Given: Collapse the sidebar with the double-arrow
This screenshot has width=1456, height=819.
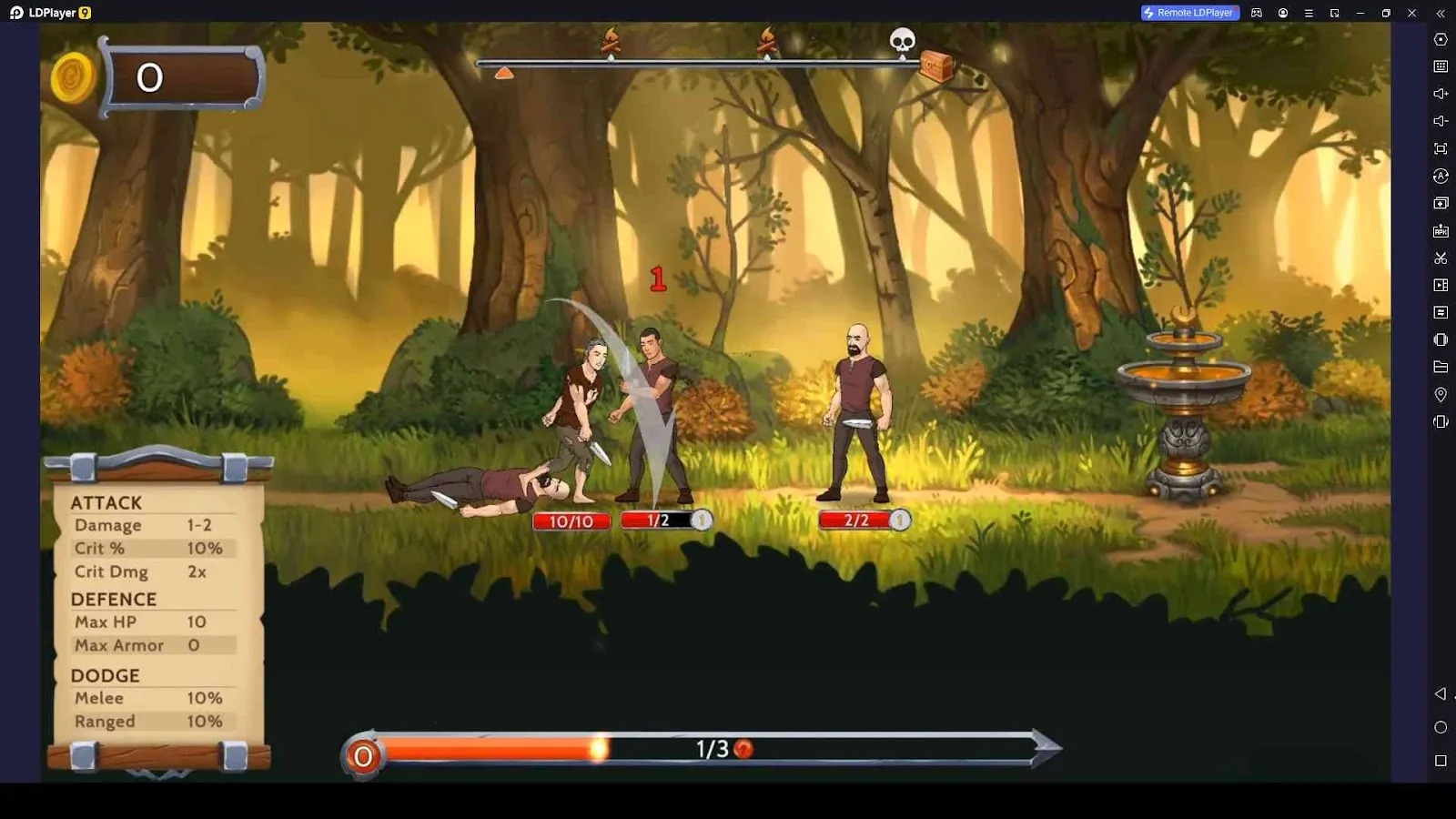Looking at the screenshot, I should pos(1441,13).
